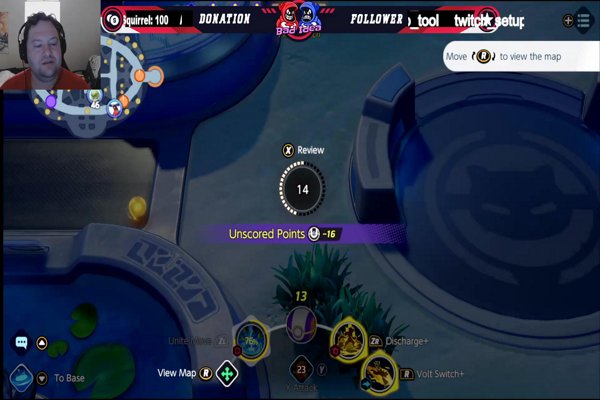600x400 pixels.
Task: Open the quick chat speech bubble
Action: (x=21, y=343)
